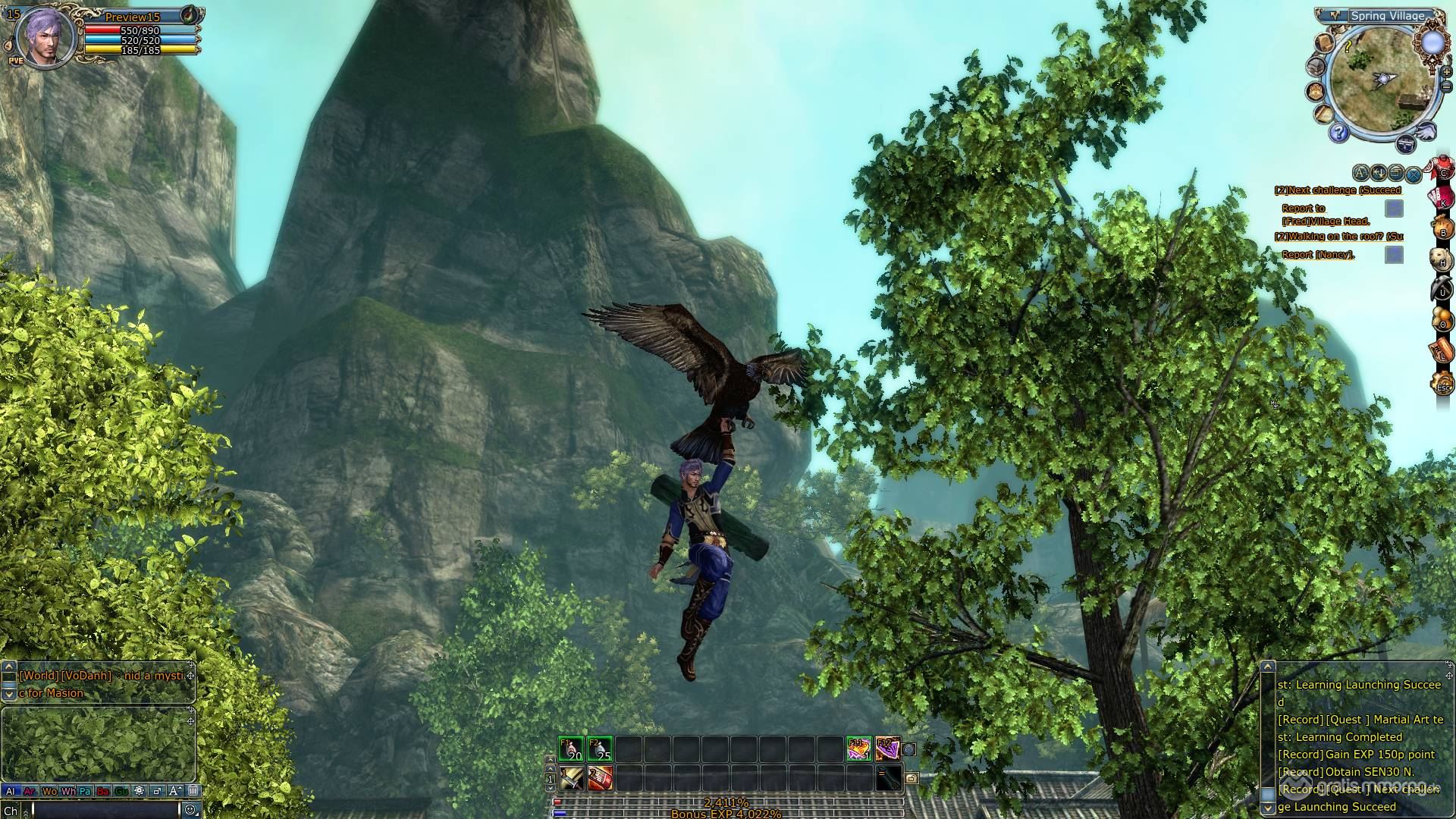
Task: Activate the F11 flame skill slot
Action: click(858, 748)
